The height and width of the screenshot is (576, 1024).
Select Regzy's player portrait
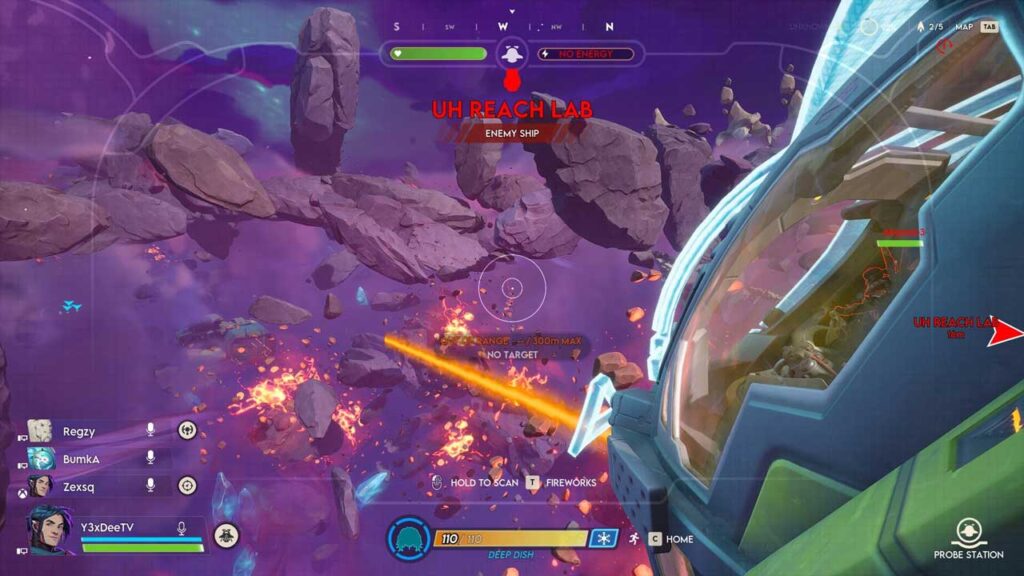pyautogui.click(x=40, y=430)
